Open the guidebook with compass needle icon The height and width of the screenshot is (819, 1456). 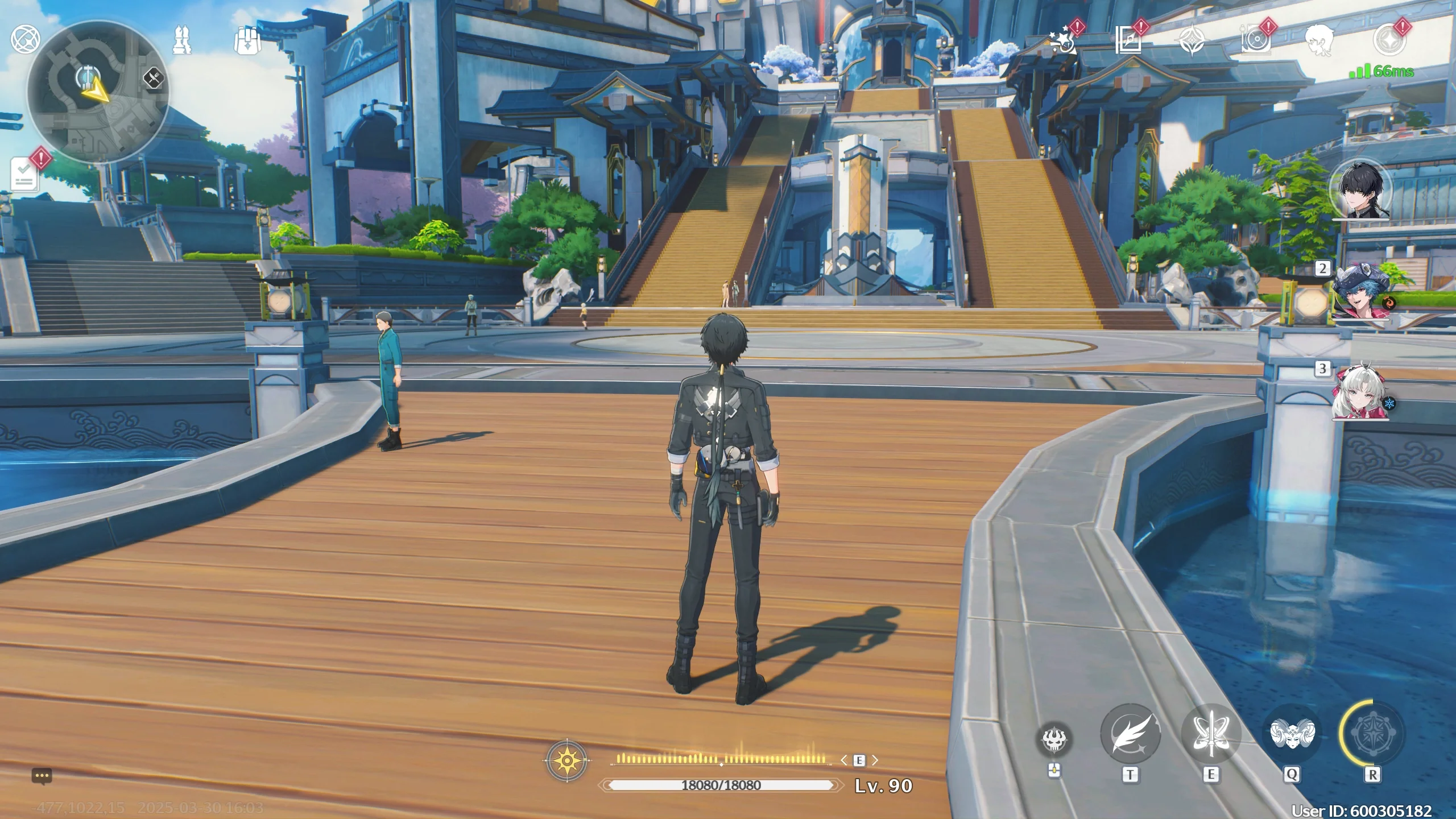tap(1128, 40)
